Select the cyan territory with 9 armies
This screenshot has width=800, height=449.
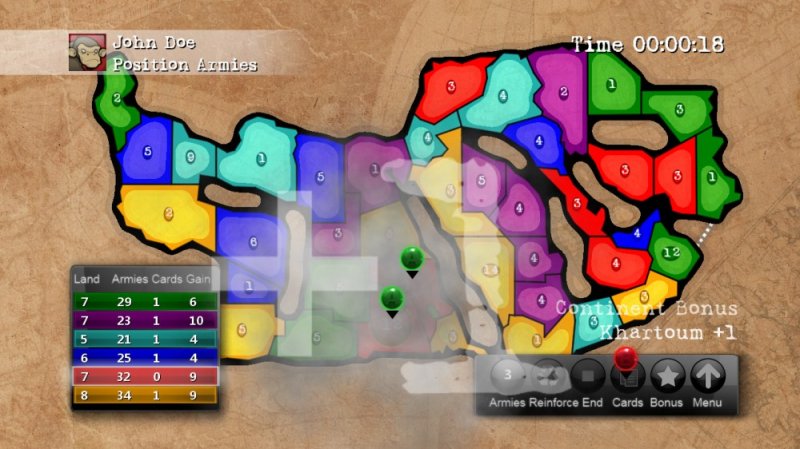[190, 157]
